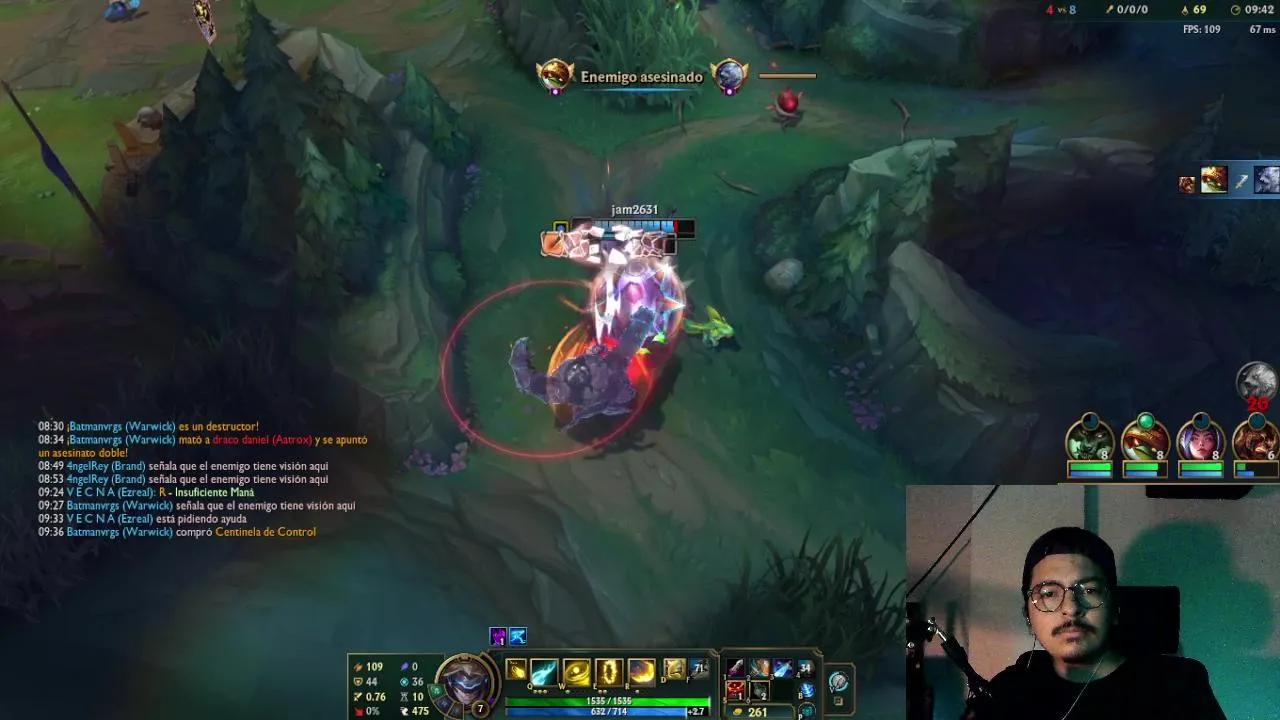
Task: Click the purple-haired ally champion portrait
Action: [1203, 442]
